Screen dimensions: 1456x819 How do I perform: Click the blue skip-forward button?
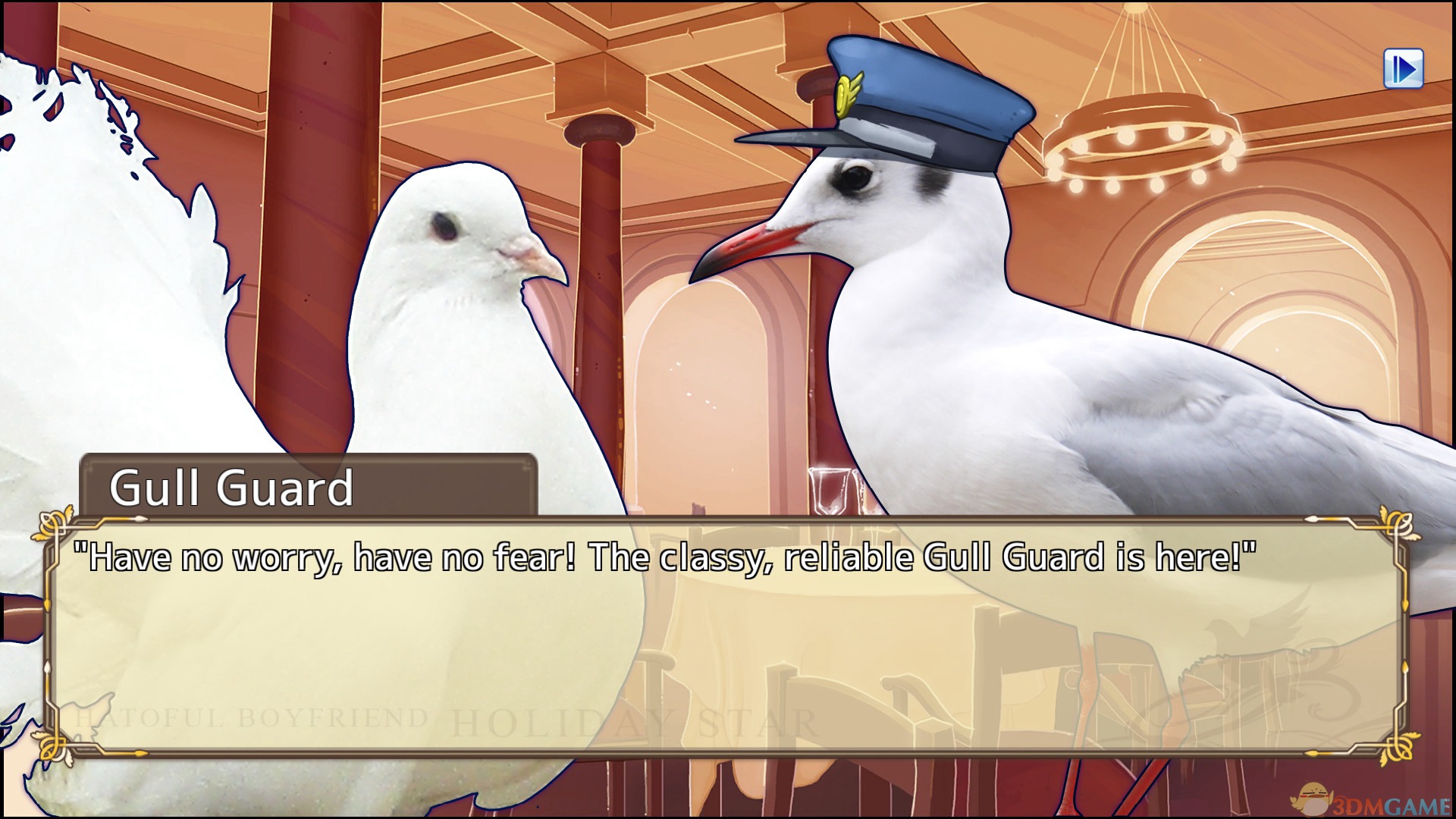coord(1403,69)
